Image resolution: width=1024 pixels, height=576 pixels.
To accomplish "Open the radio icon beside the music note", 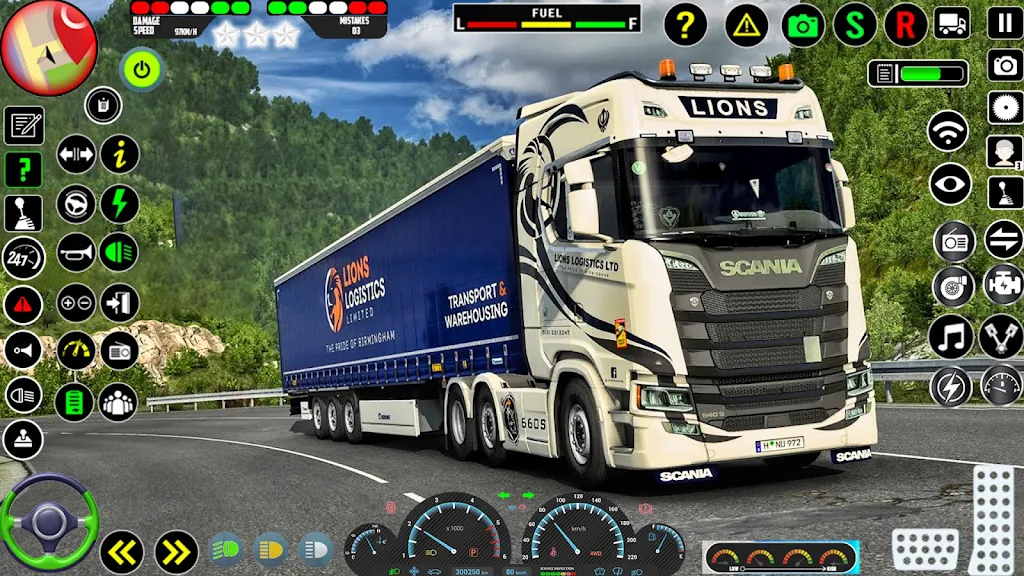I will tap(954, 241).
